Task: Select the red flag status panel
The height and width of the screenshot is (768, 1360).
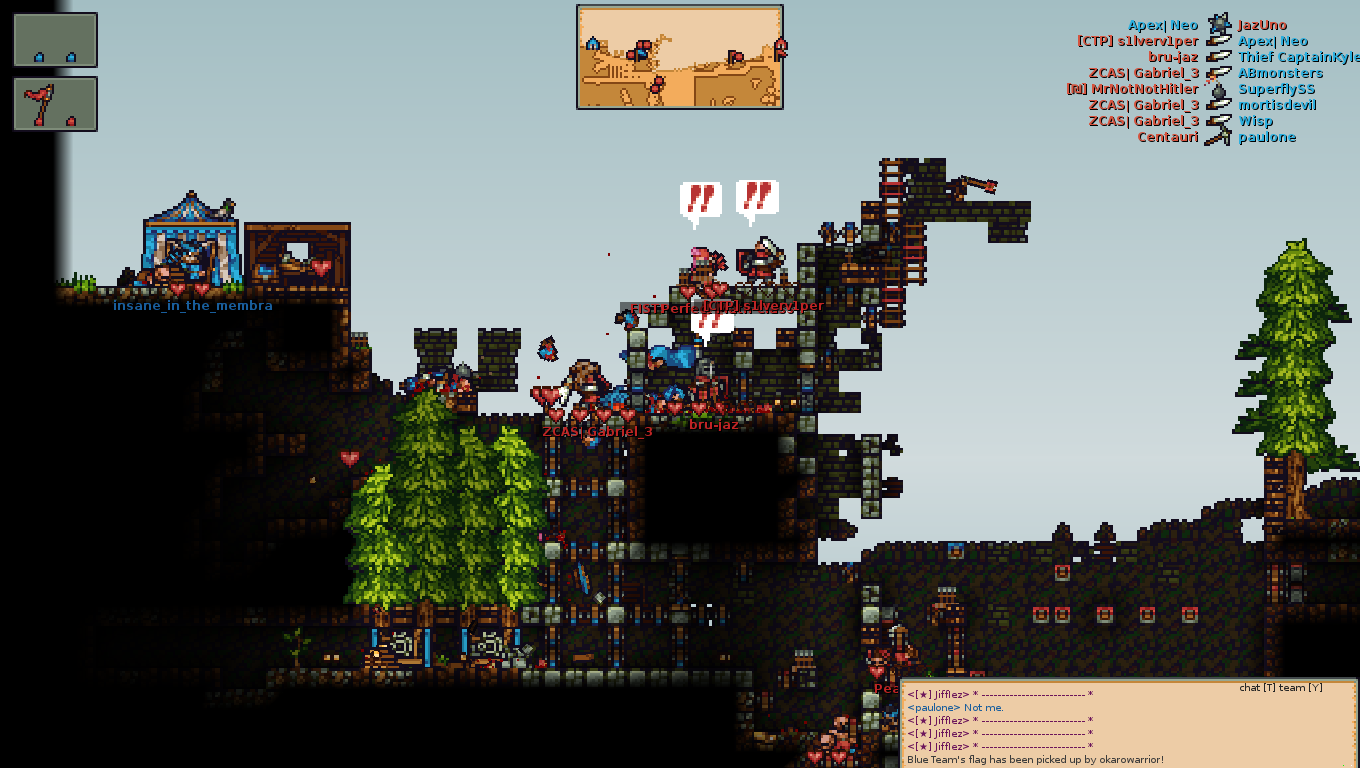Action: pyautogui.click(x=55, y=104)
